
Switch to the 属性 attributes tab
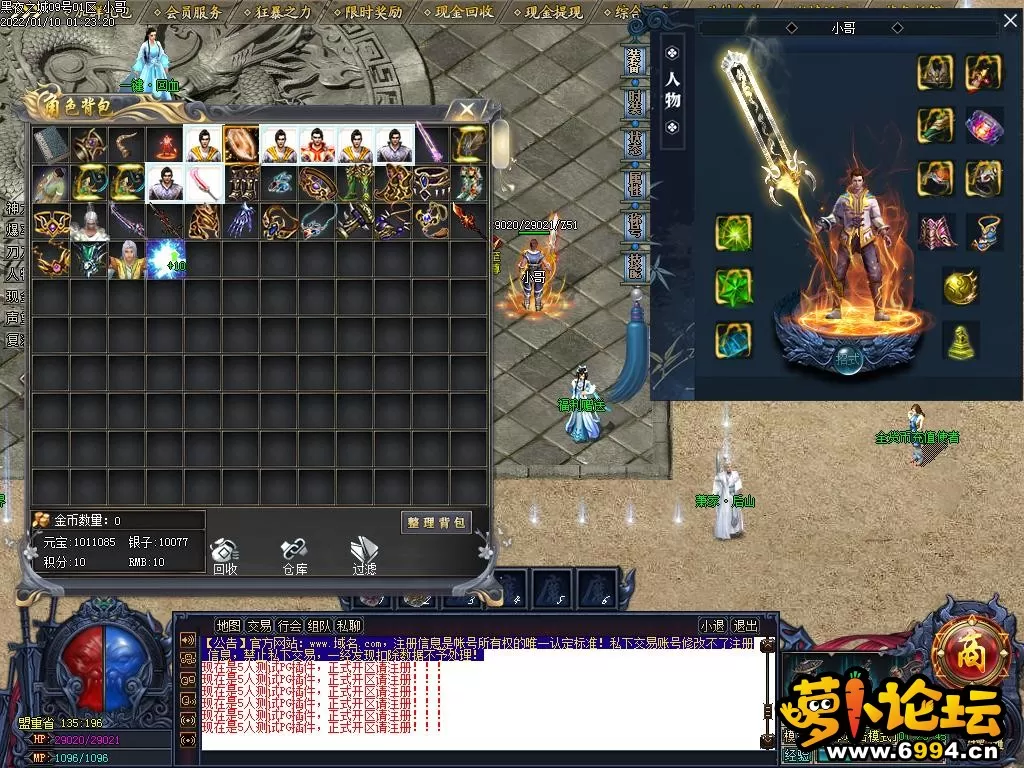pos(635,184)
